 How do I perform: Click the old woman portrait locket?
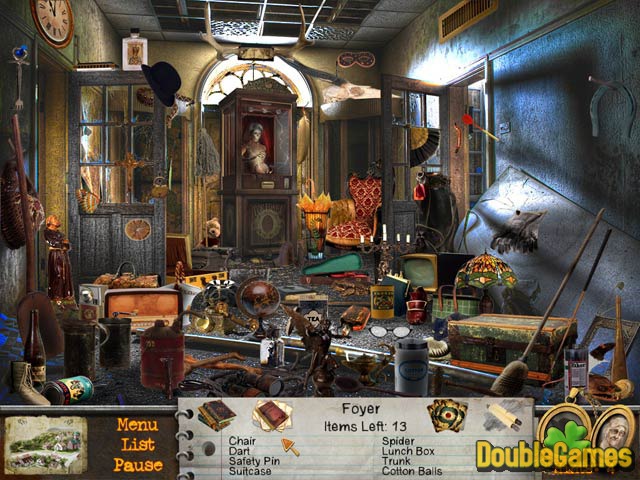[x=613, y=433]
